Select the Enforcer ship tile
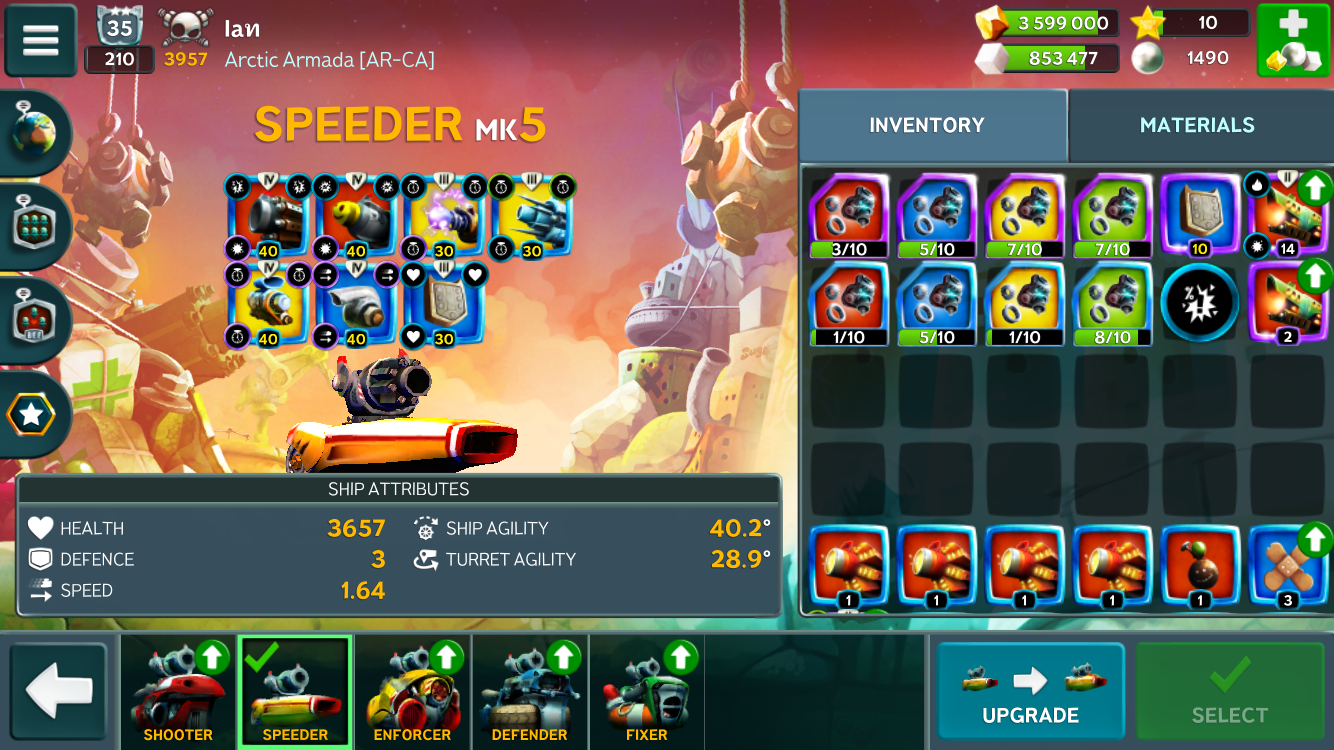 412,692
